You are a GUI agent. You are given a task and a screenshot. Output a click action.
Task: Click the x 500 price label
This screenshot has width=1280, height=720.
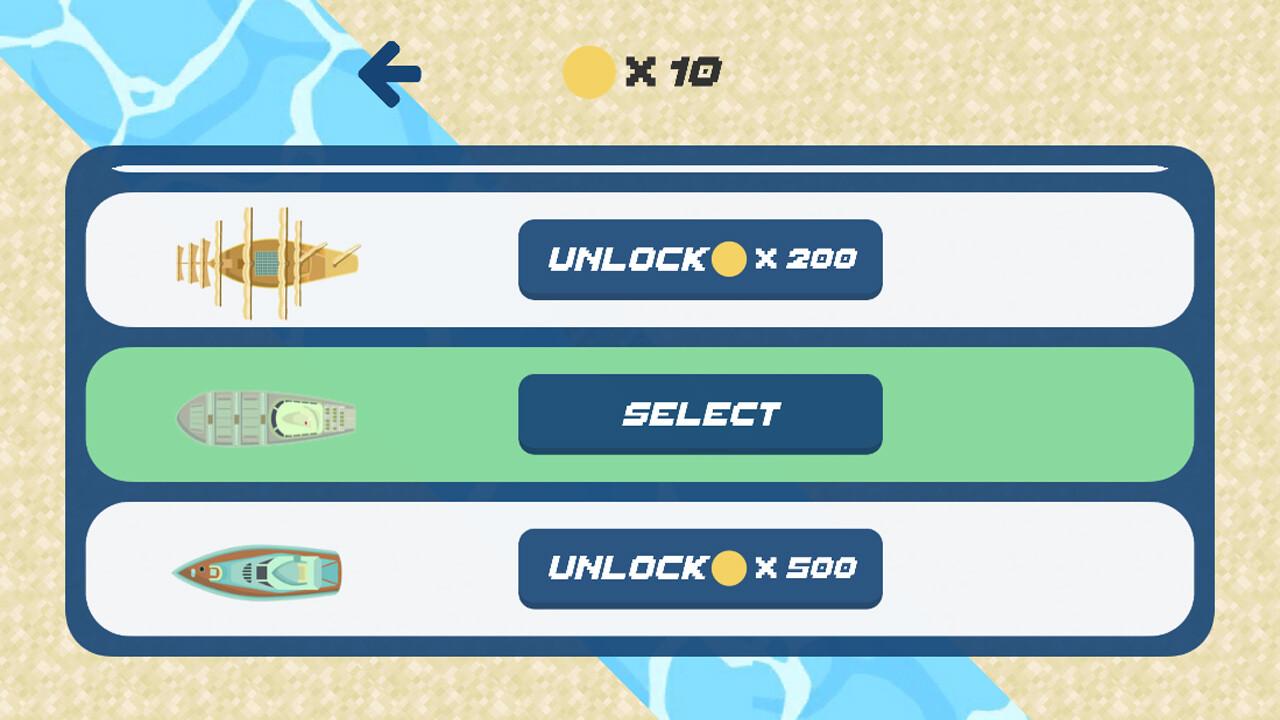805,568
